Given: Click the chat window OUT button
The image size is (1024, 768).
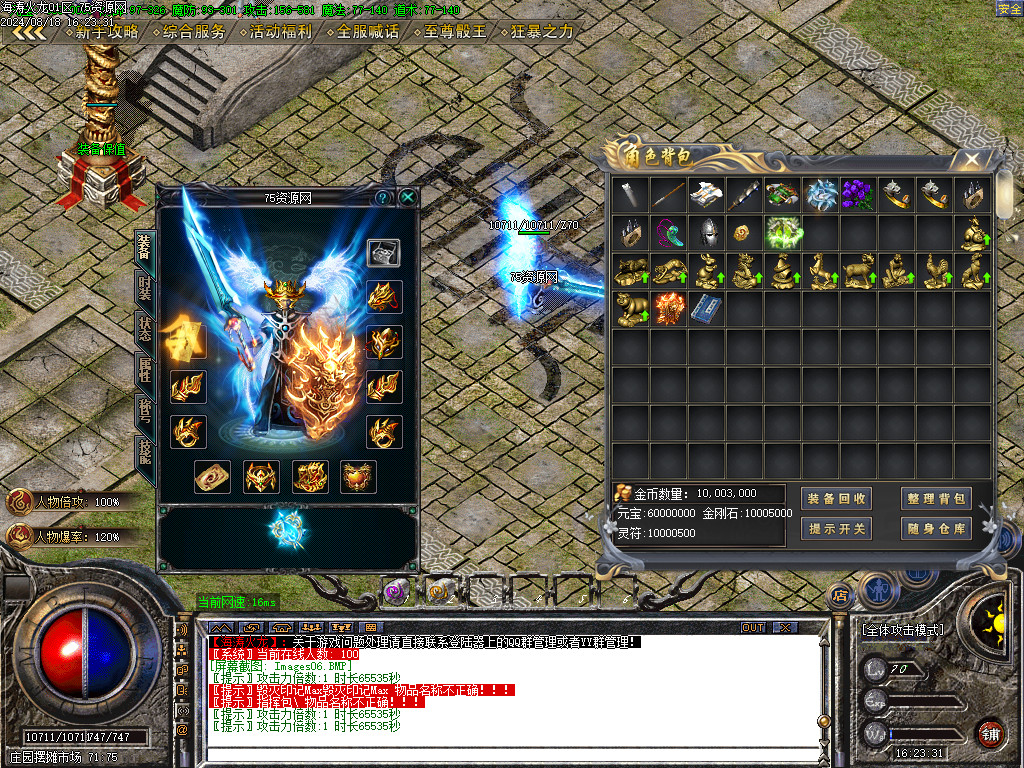Looking at the screenshot, I should pos(753,627).
